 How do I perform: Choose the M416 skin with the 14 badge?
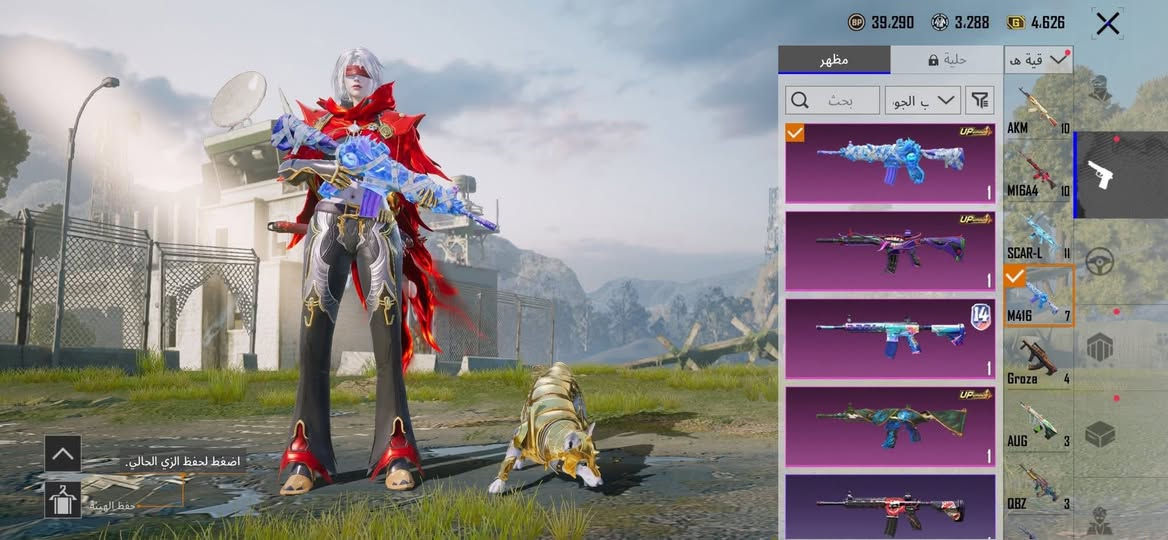pos(890,338)
